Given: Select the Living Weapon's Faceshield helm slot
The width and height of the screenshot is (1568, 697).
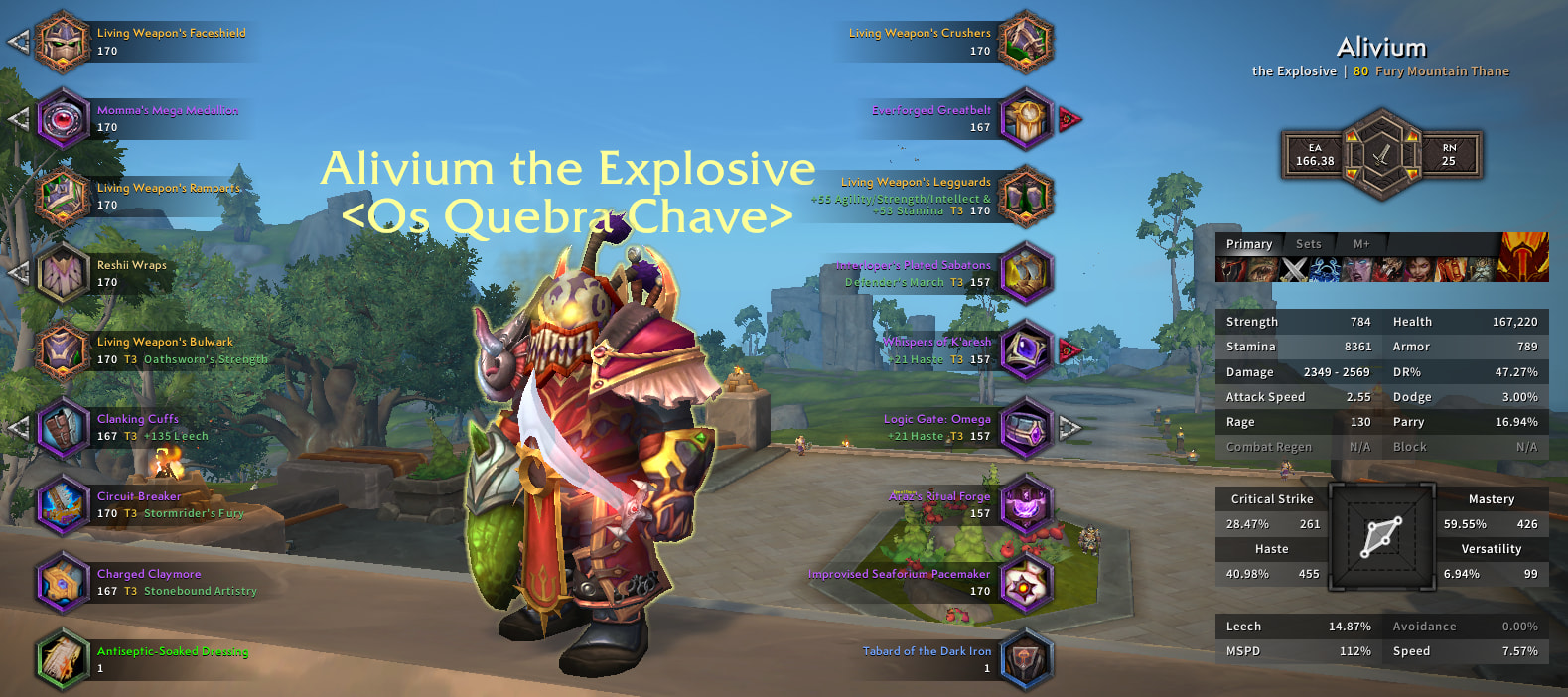Looking at the screenshot, I should pos(63,42).
